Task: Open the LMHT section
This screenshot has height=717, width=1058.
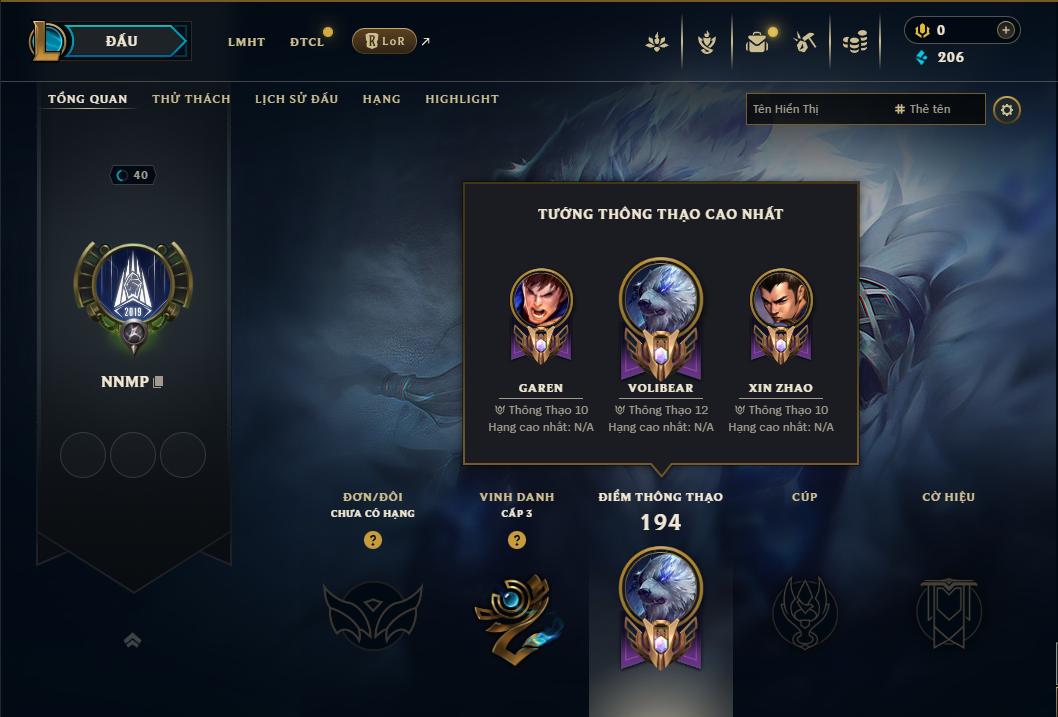Action: pyautogui.click(x=246, y=42)
